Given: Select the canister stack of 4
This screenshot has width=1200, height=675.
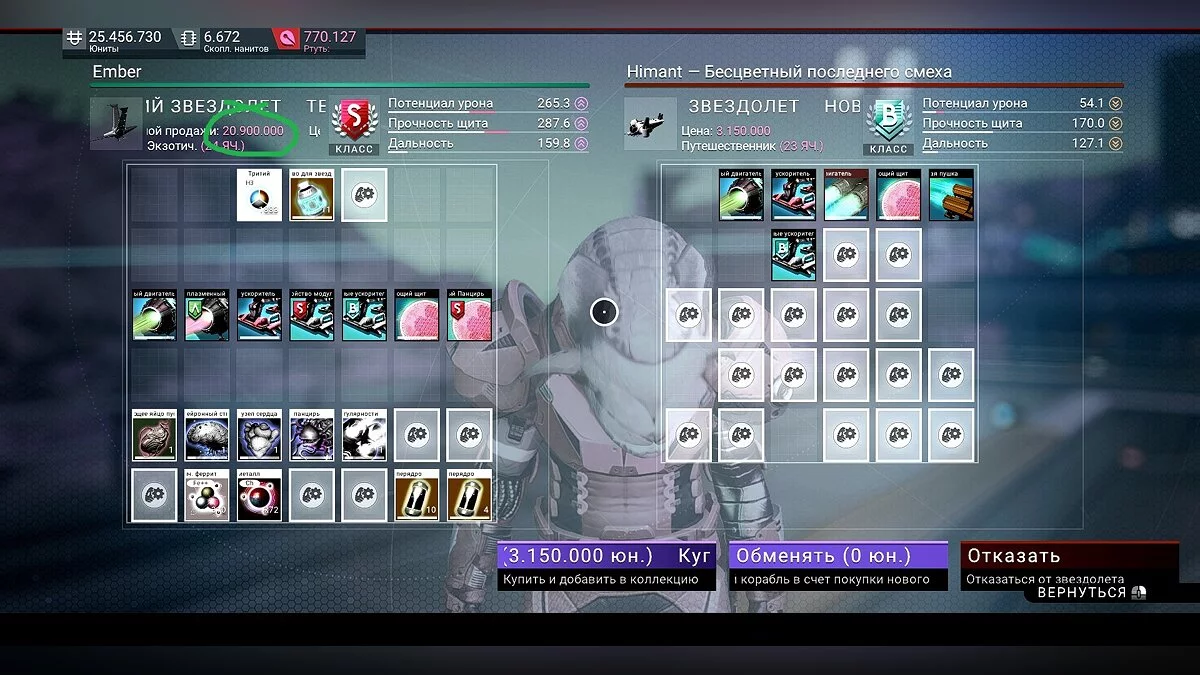Looking at the screenshot, I should click(469, 495).
